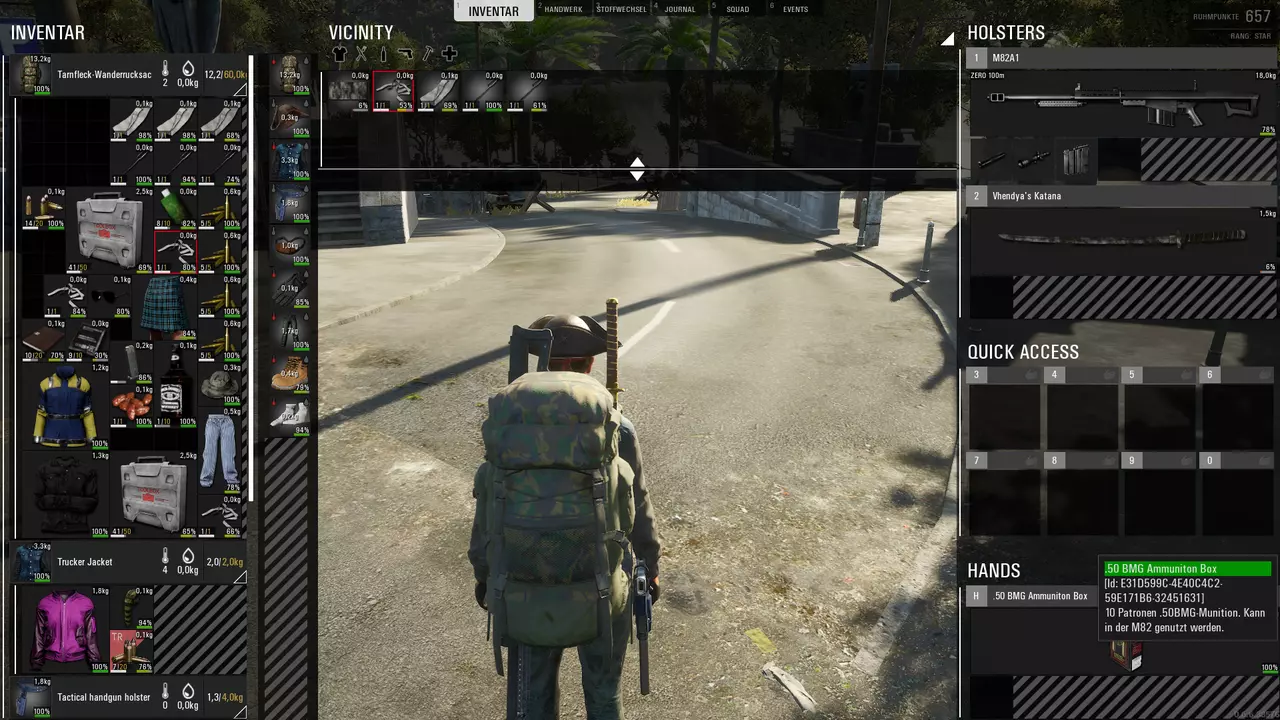Select the Tactical handgun holster header
Image resolution: width=1280 pixels, height=720 pixels.
103,697
